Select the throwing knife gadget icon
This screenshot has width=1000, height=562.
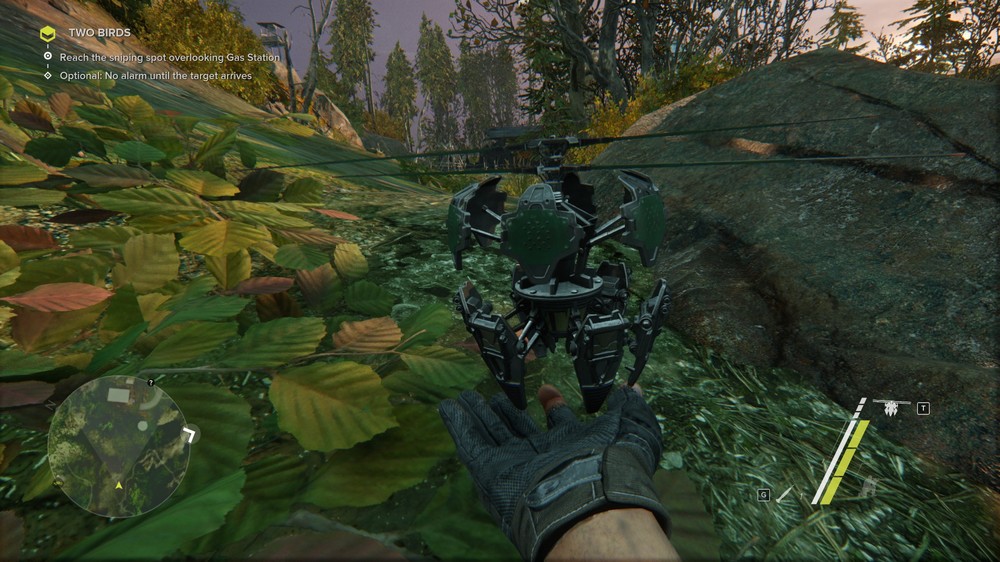(785, 493)
